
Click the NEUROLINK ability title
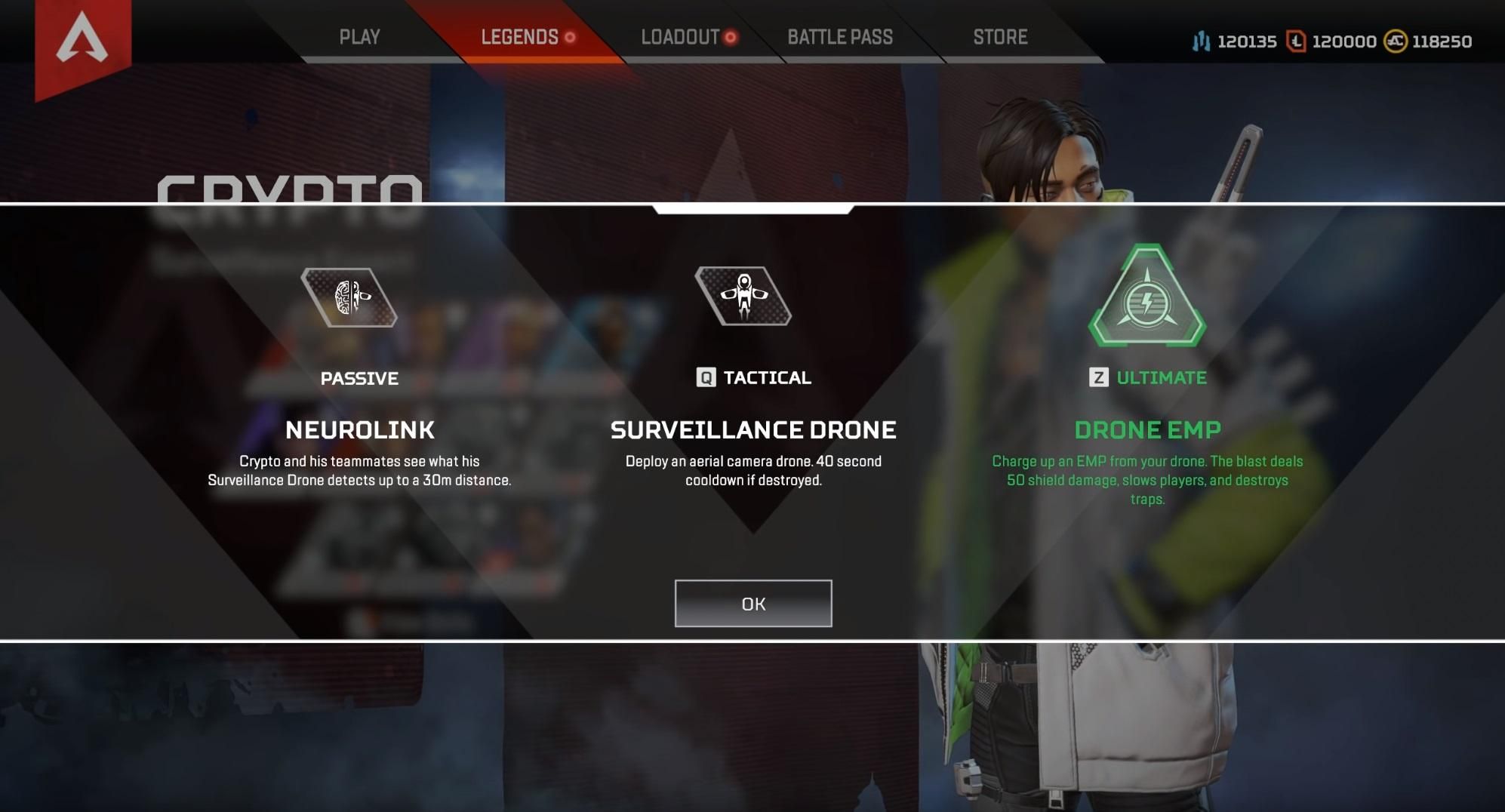coord(360,430)
